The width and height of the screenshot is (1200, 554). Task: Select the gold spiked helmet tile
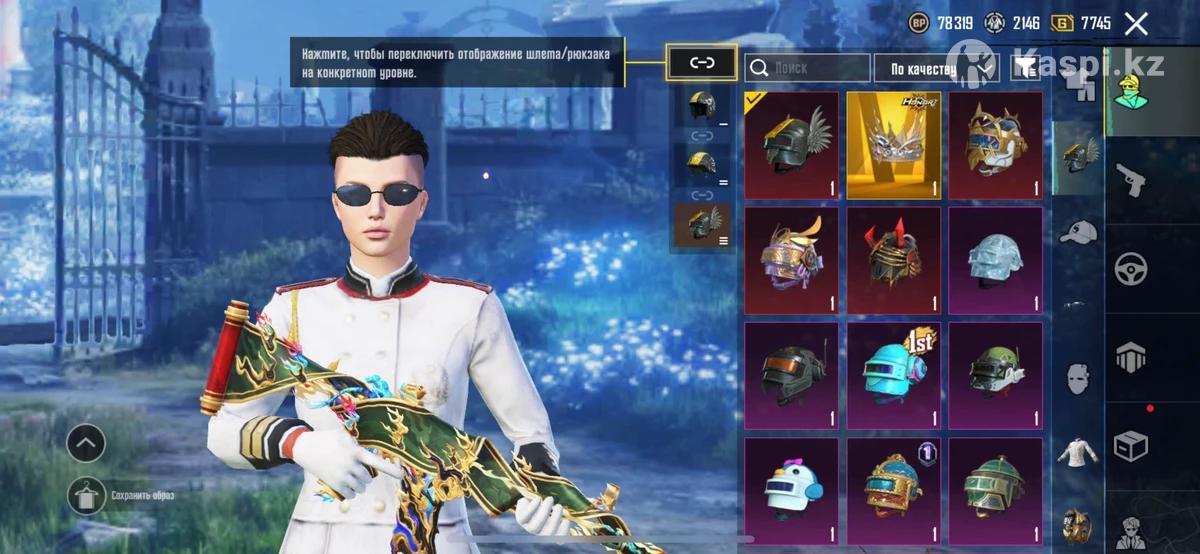[x=996, y=145]
